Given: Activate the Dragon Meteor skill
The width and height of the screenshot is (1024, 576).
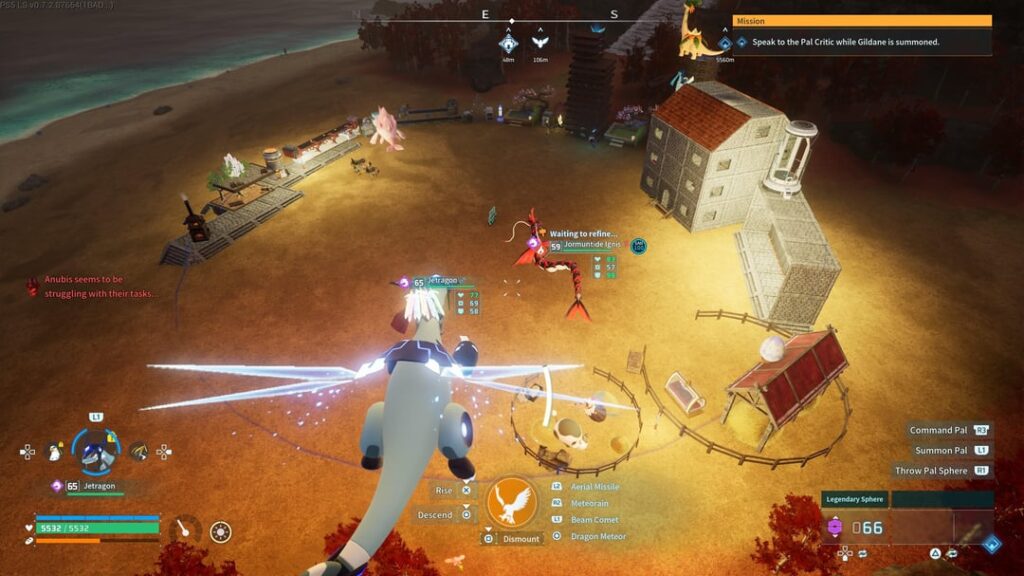Looking at the screenshot, I should (597, 537).
